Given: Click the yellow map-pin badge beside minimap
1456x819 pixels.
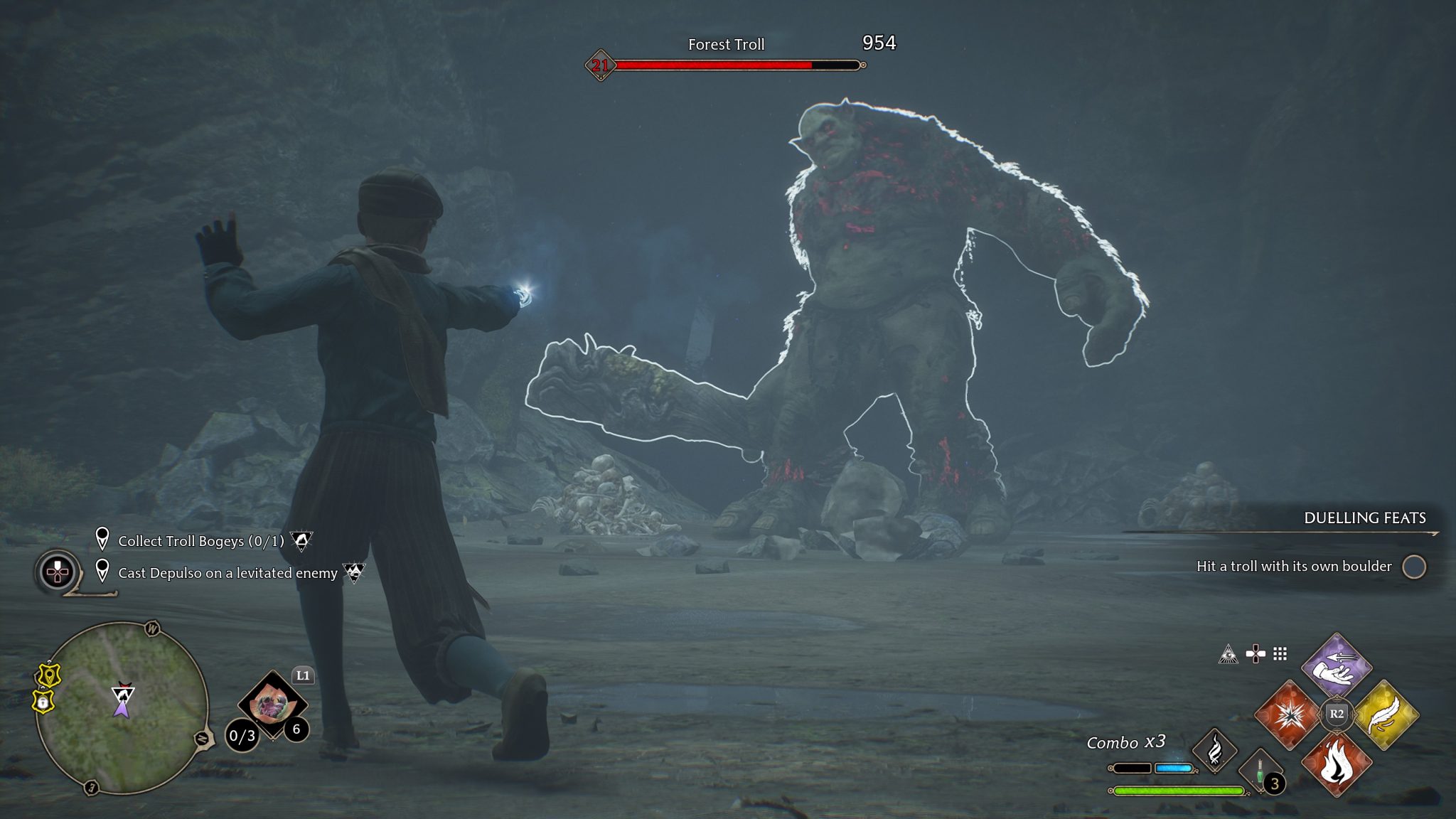Looking at the screenshot, I should tap(48, 675).
